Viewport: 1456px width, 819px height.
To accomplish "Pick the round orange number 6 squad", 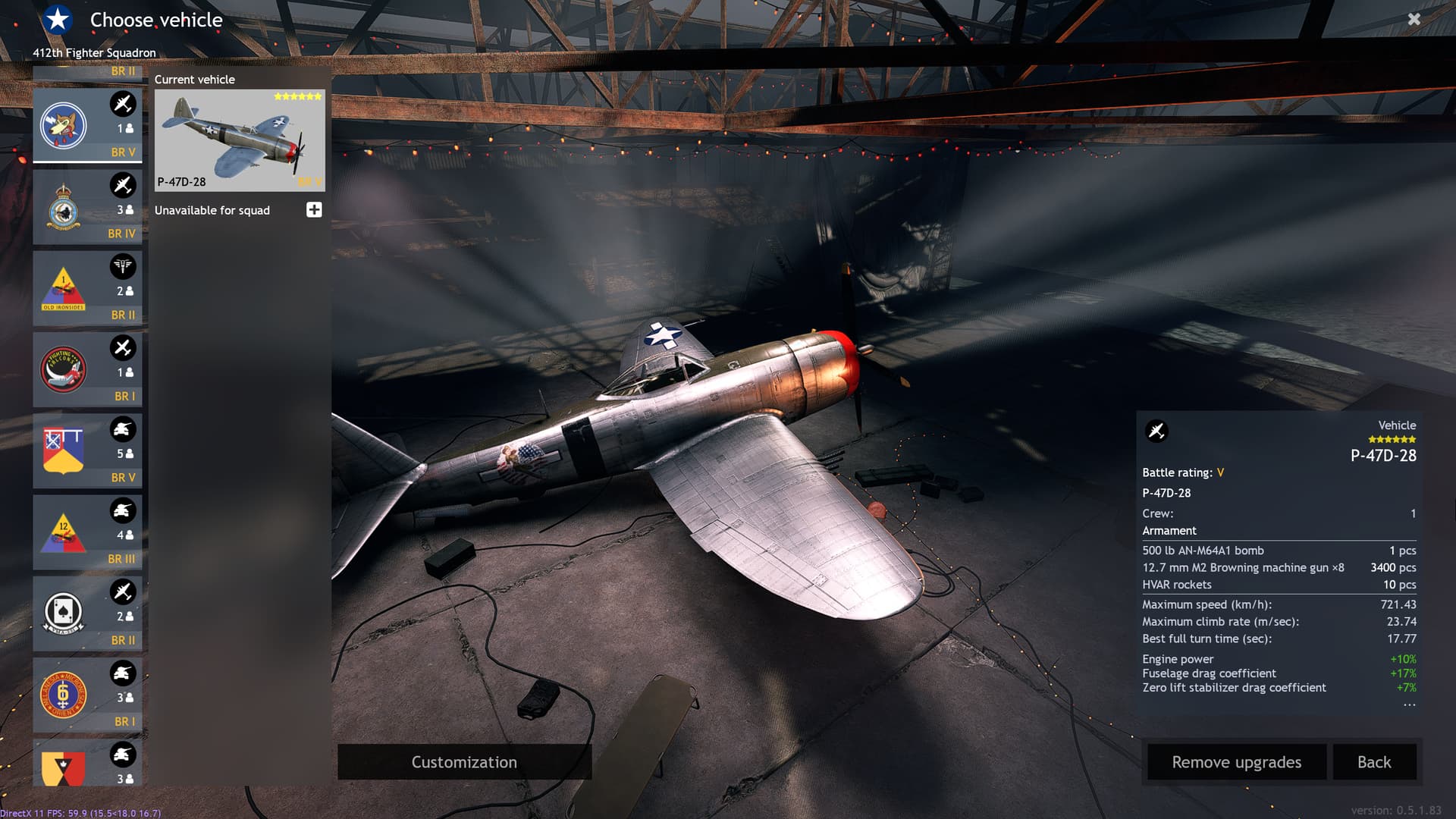I will point(87,694).
